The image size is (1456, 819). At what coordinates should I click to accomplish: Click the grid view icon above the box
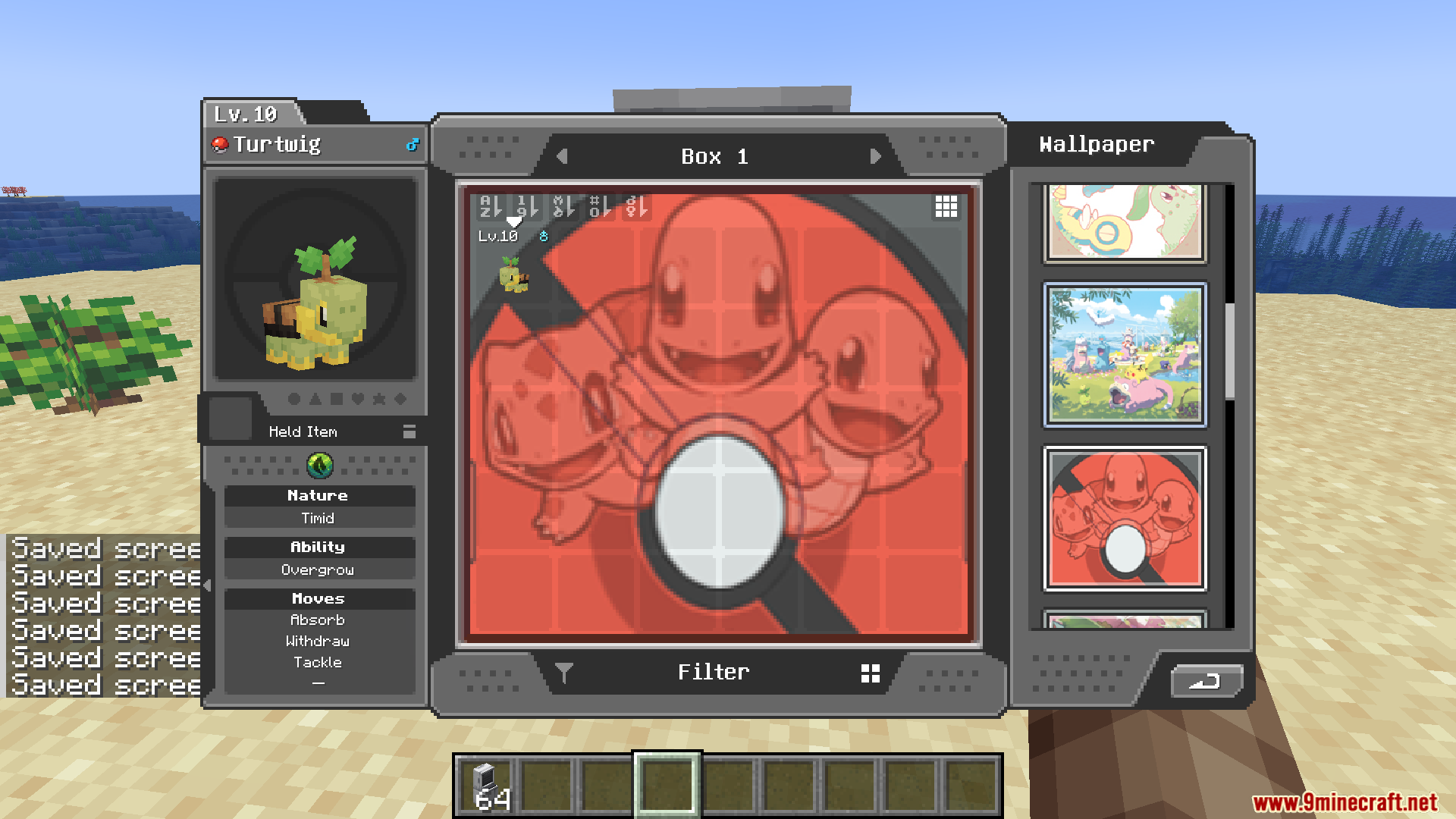[946, 206]
